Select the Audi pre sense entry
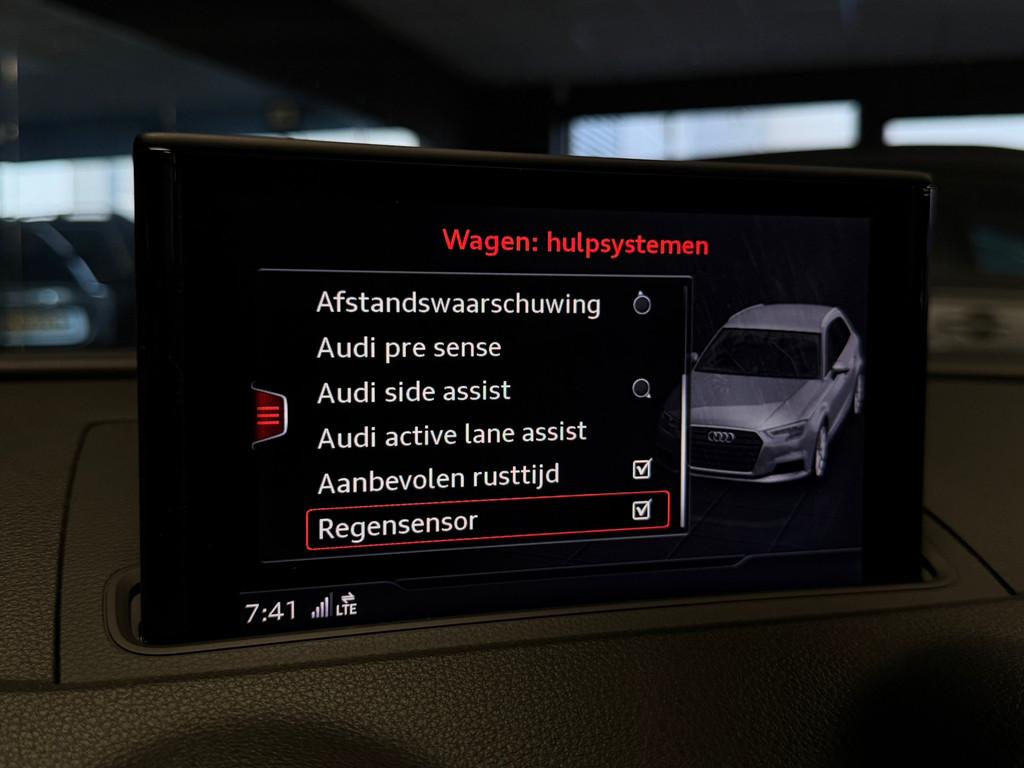 (409, 348)
